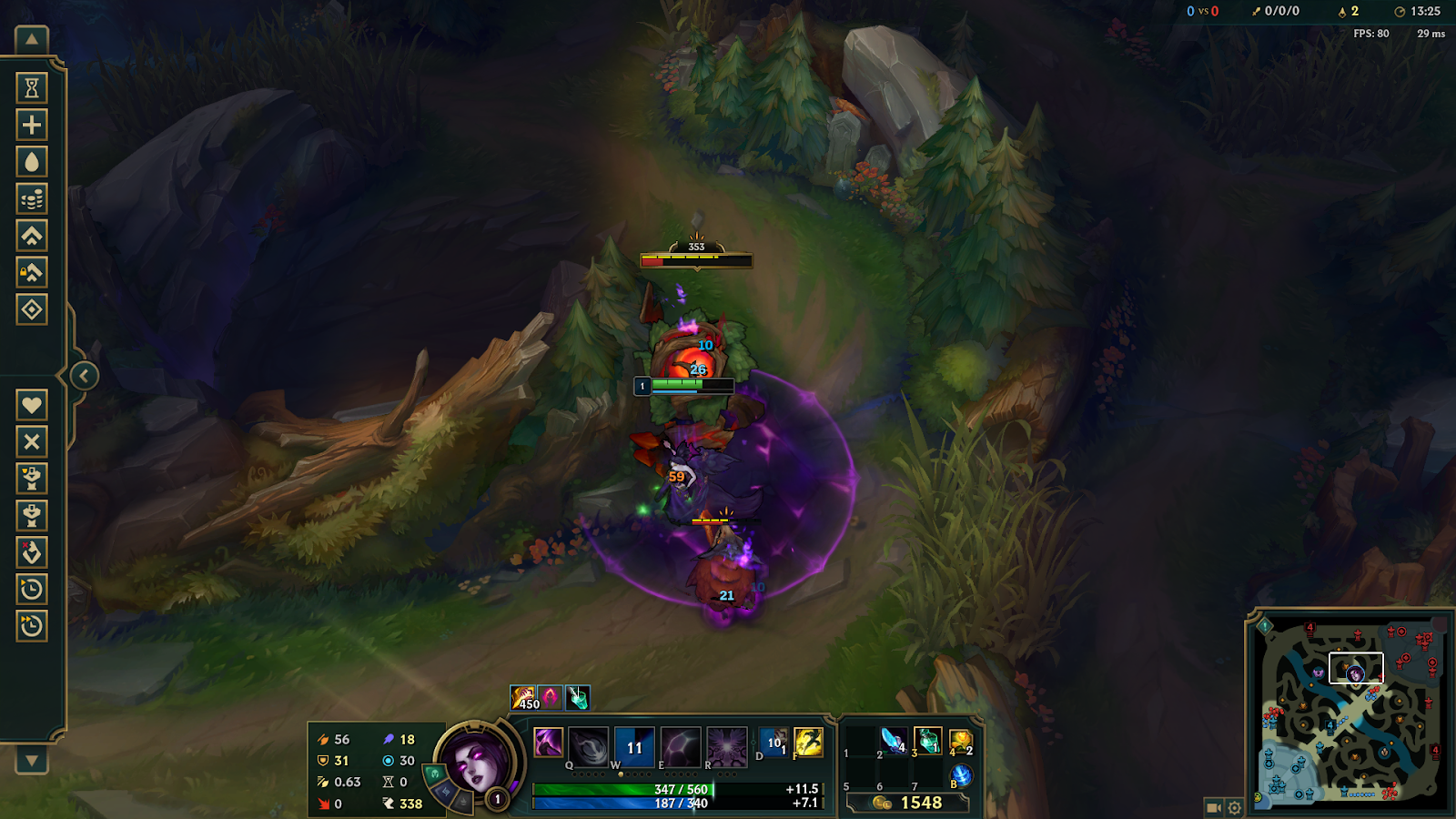Viewport: 1456px width, 819px height.
Task: Toggle invulnerability with the heart icon
Action: pyautogui.click(x=30, y=405)
